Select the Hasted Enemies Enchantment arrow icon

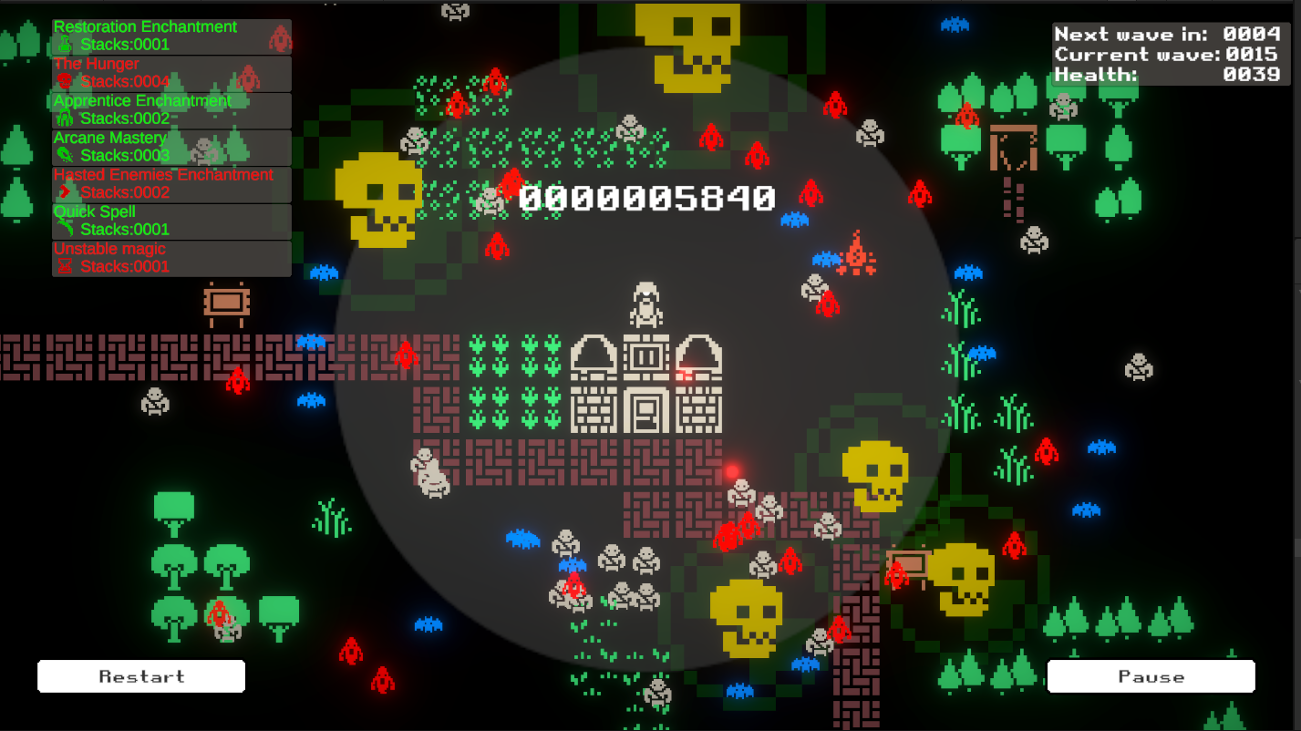[x=66, y=192]
